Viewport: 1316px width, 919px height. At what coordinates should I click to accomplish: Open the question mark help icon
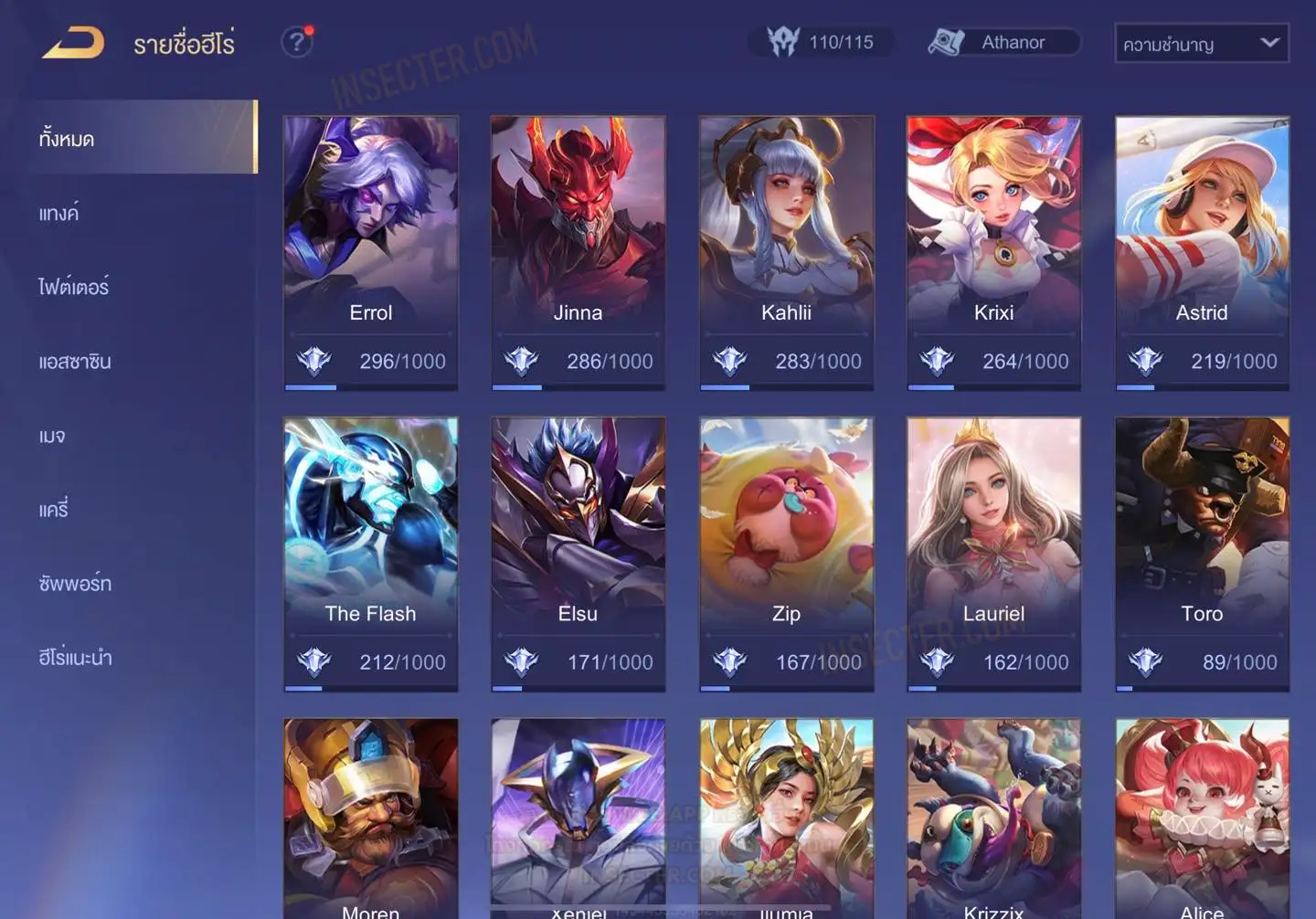(296, 42)
